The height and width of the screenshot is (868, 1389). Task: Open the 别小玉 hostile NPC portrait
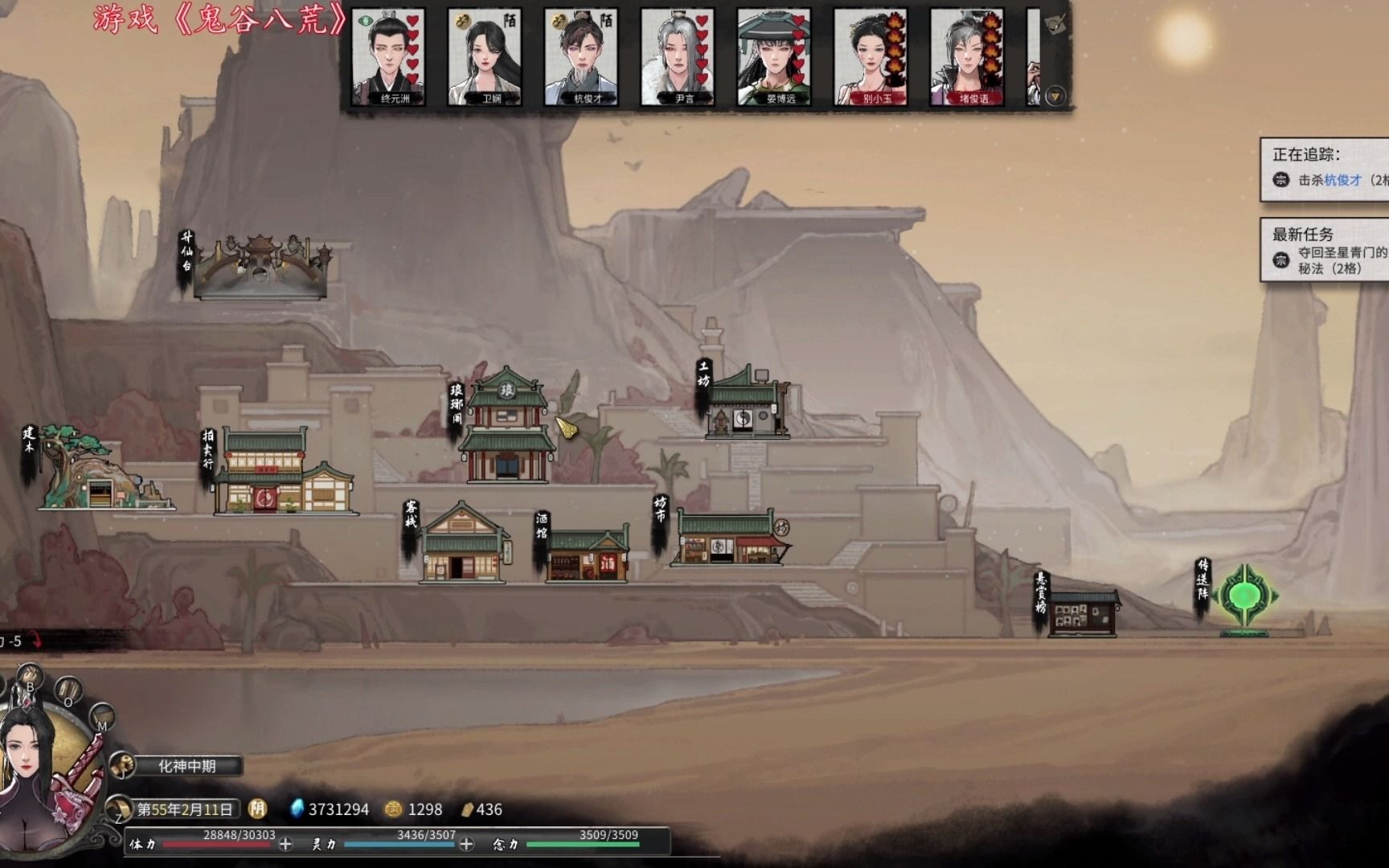point(871,57)
